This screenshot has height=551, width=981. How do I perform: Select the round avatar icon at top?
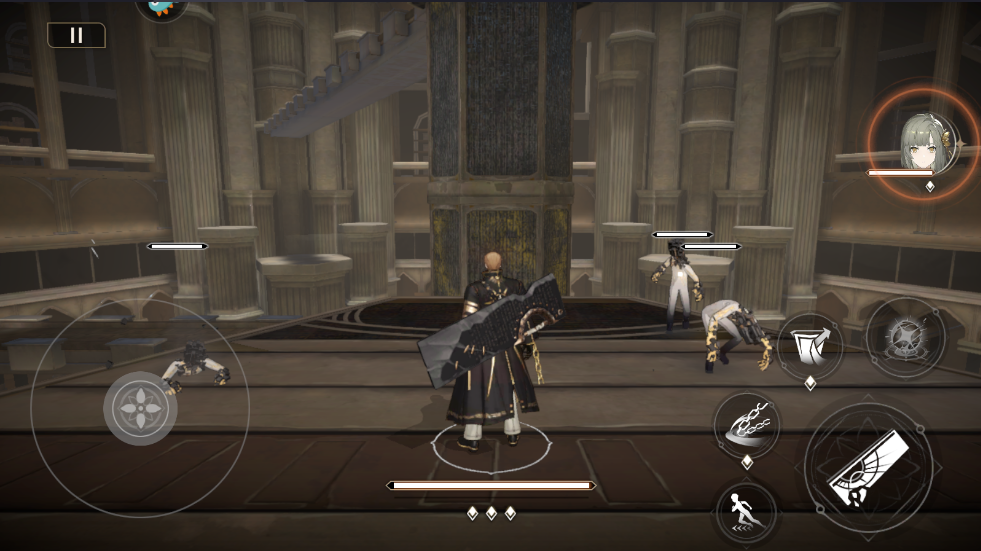tap(162, 8)
